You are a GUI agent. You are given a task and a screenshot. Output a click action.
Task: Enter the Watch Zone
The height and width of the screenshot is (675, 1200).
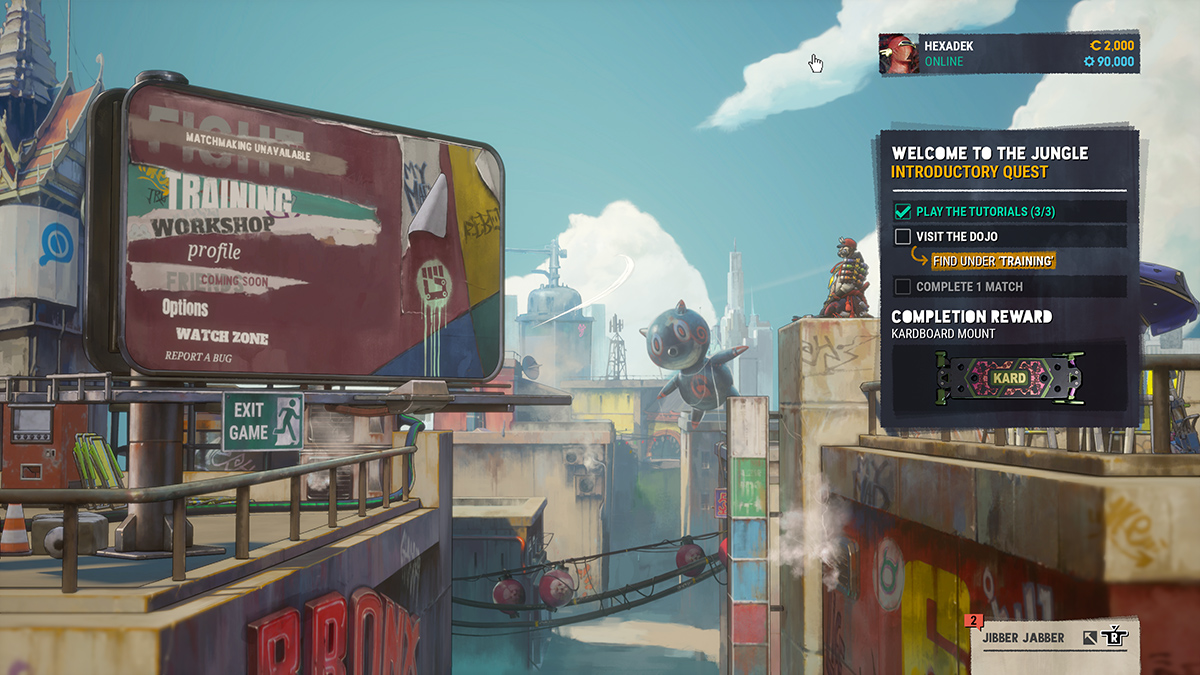[222, 337]
